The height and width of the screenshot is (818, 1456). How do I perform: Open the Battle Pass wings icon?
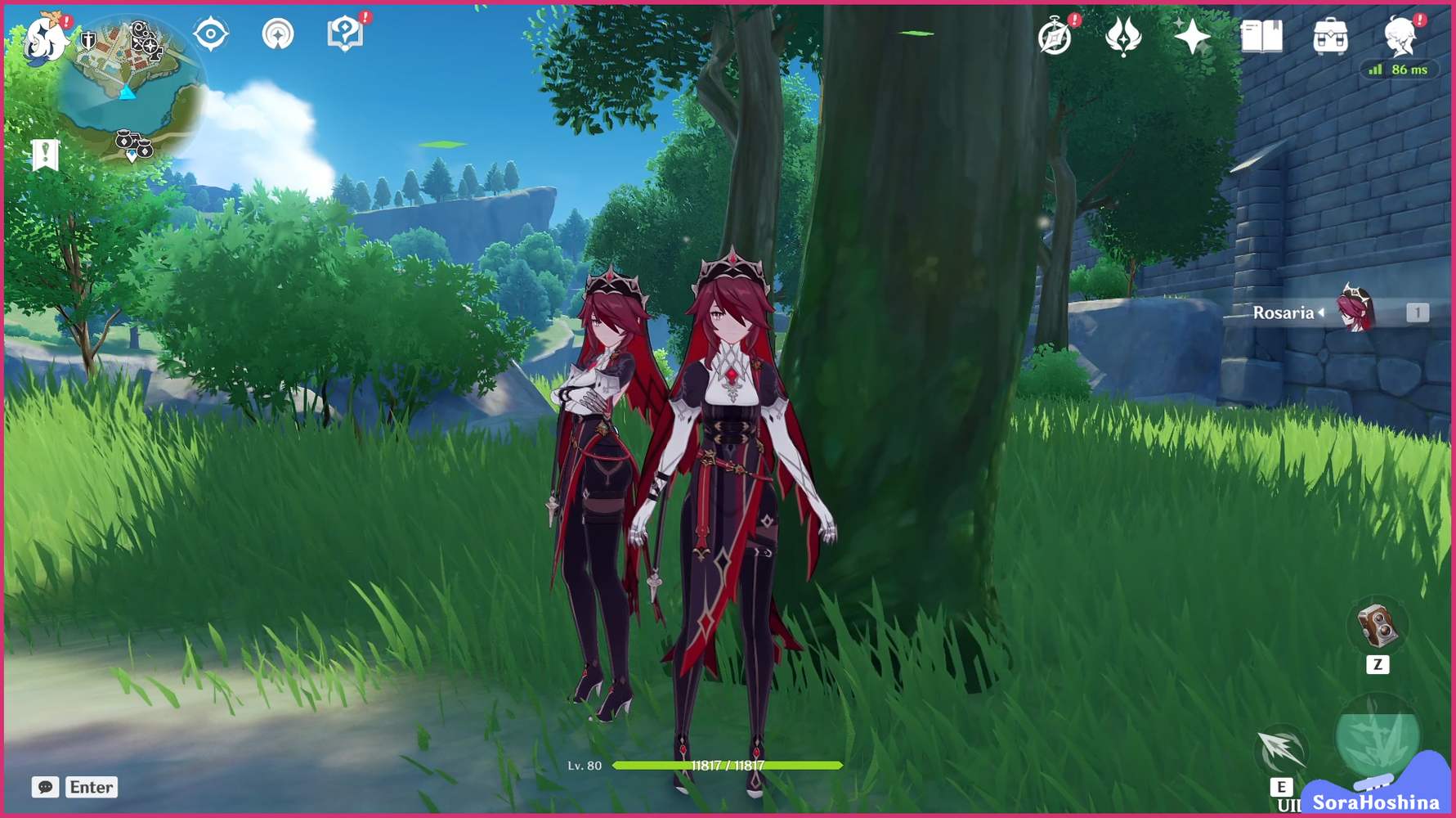[x=1122, y=34]
